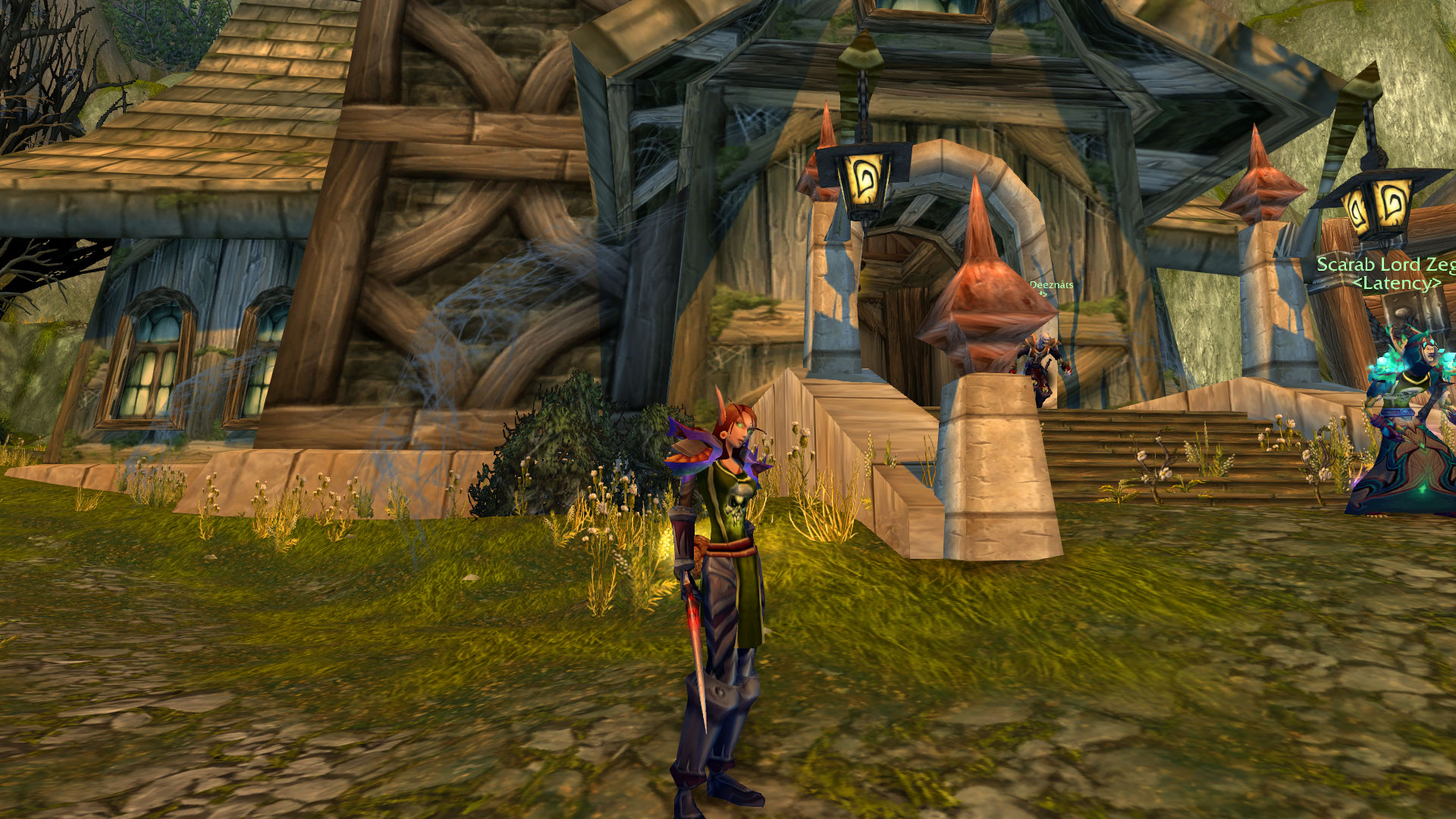Screen dimensions: 1456x819
Task: Target the Deeznats player name label
Action: (x=1051, y=285)
